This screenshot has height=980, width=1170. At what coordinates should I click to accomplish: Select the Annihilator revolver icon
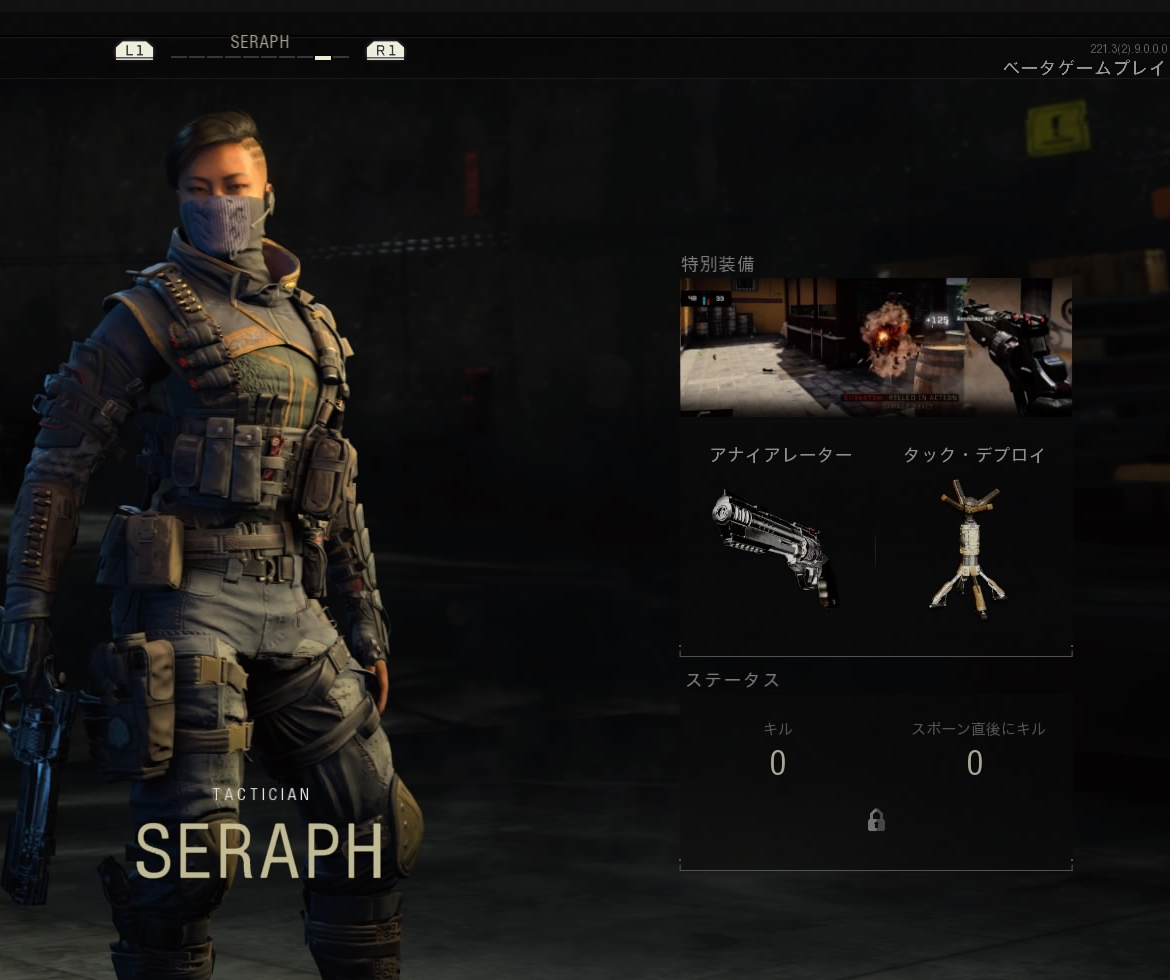776,546
